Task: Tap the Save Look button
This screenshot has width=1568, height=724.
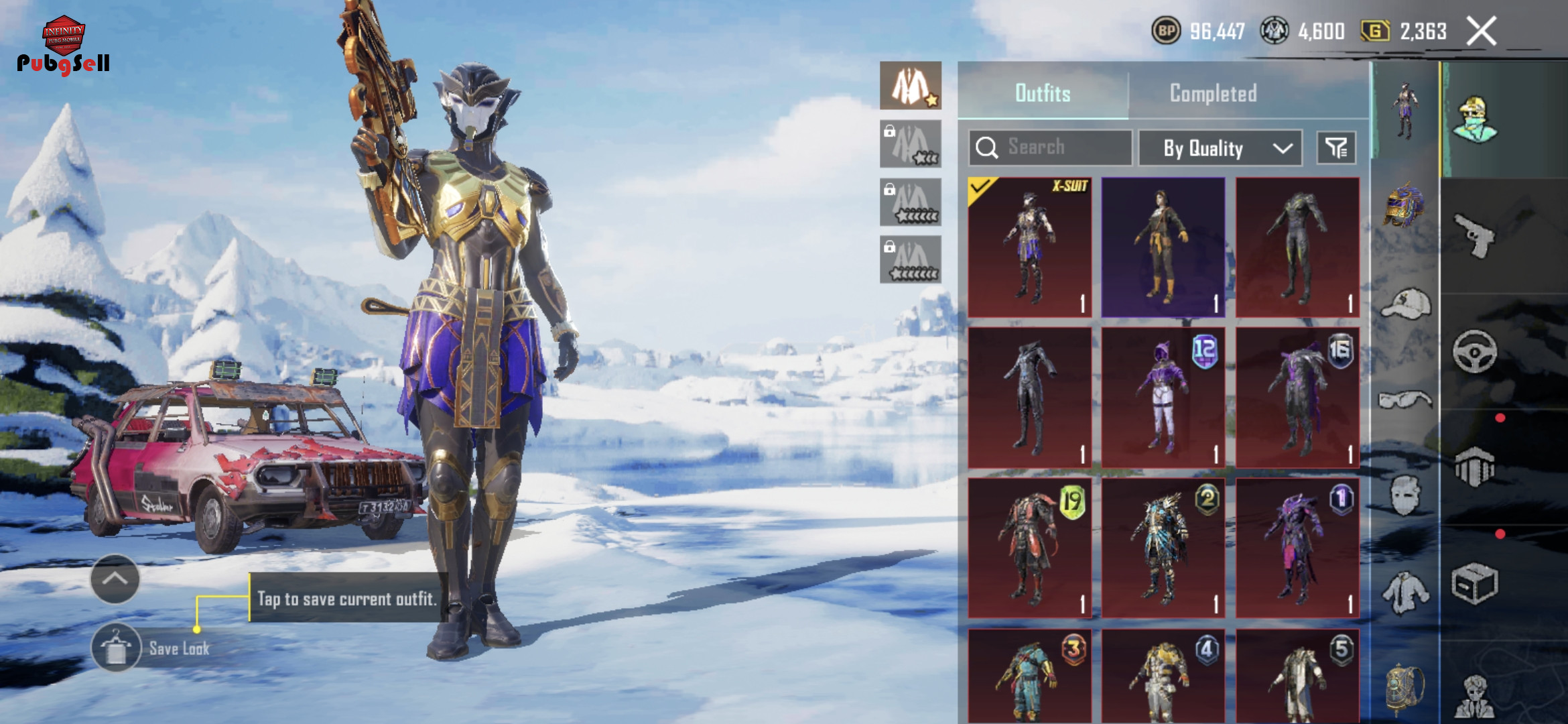Action: coord(117,648)
